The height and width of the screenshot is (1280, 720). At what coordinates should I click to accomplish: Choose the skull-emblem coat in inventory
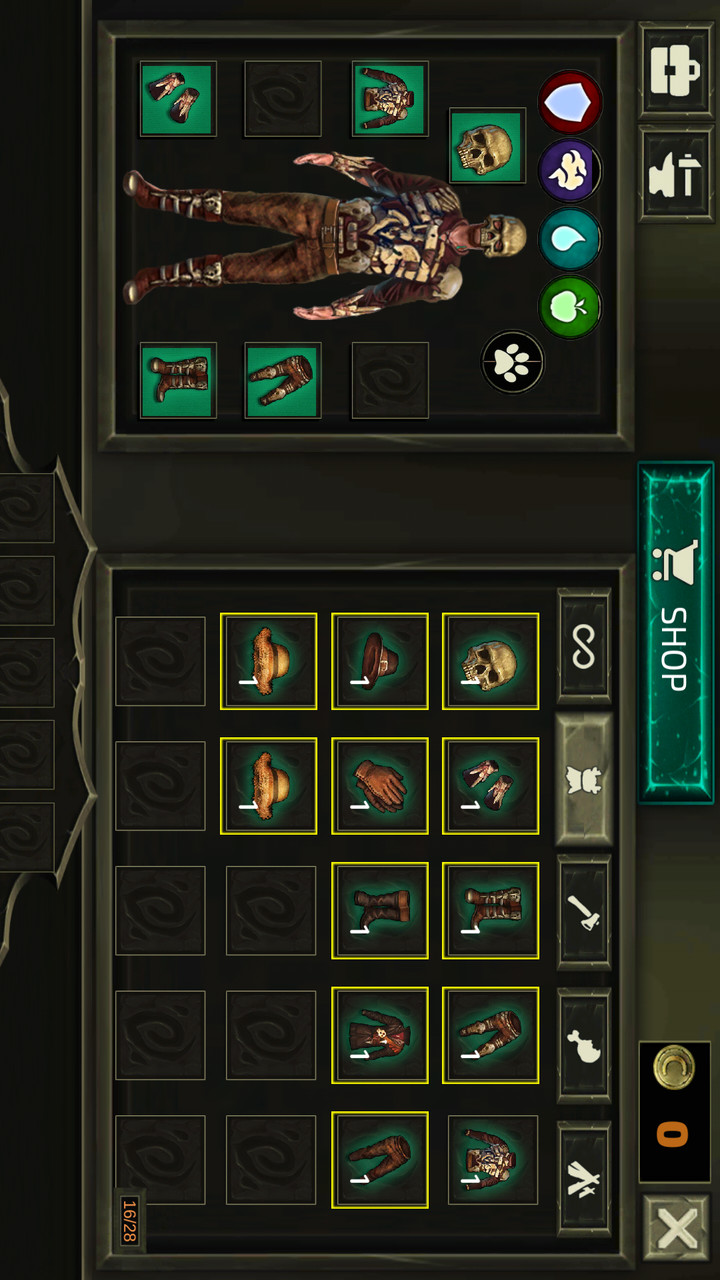pos(380,1035)
